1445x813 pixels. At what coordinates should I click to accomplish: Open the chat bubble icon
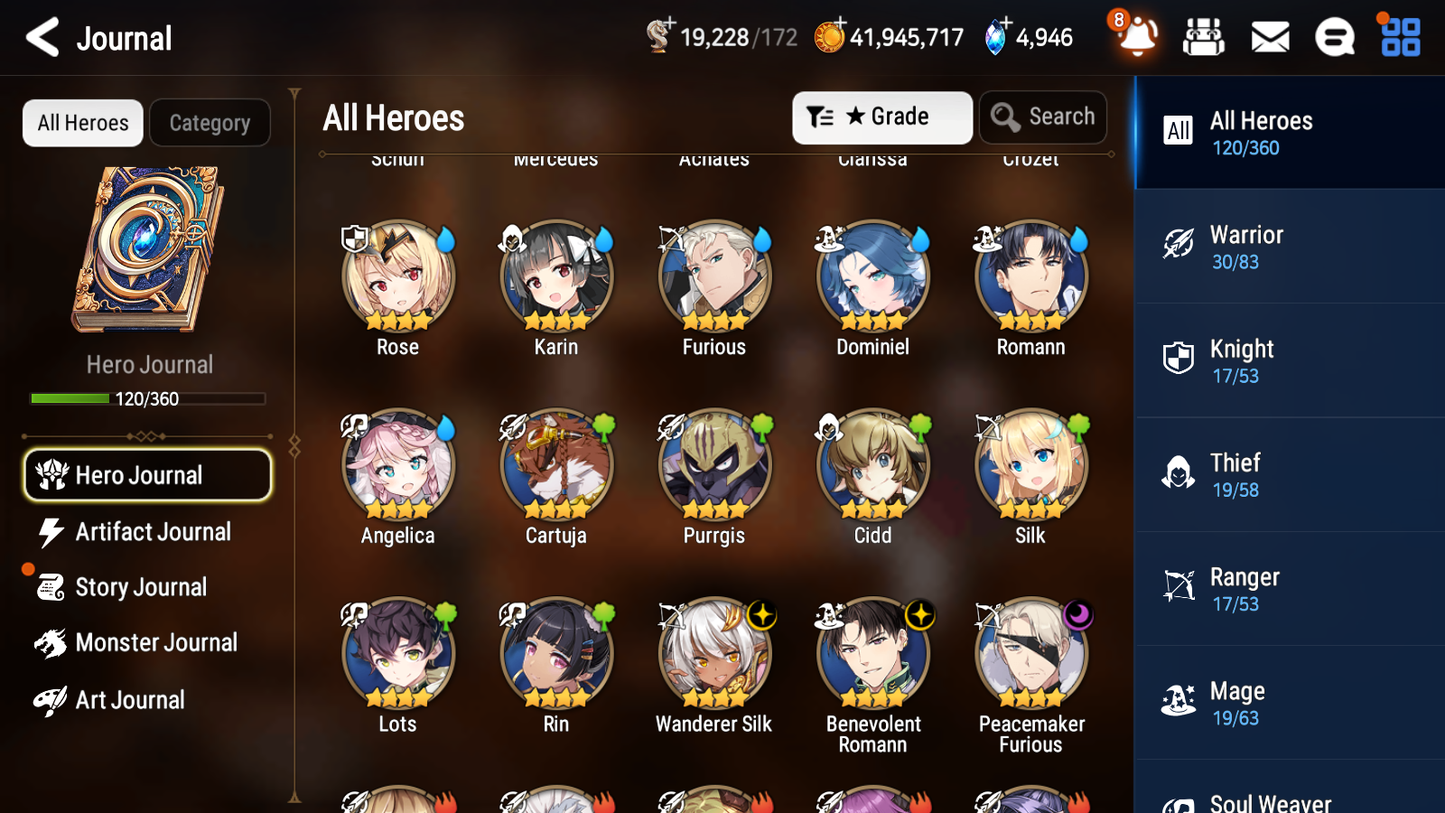click(x=1334, y=36)
